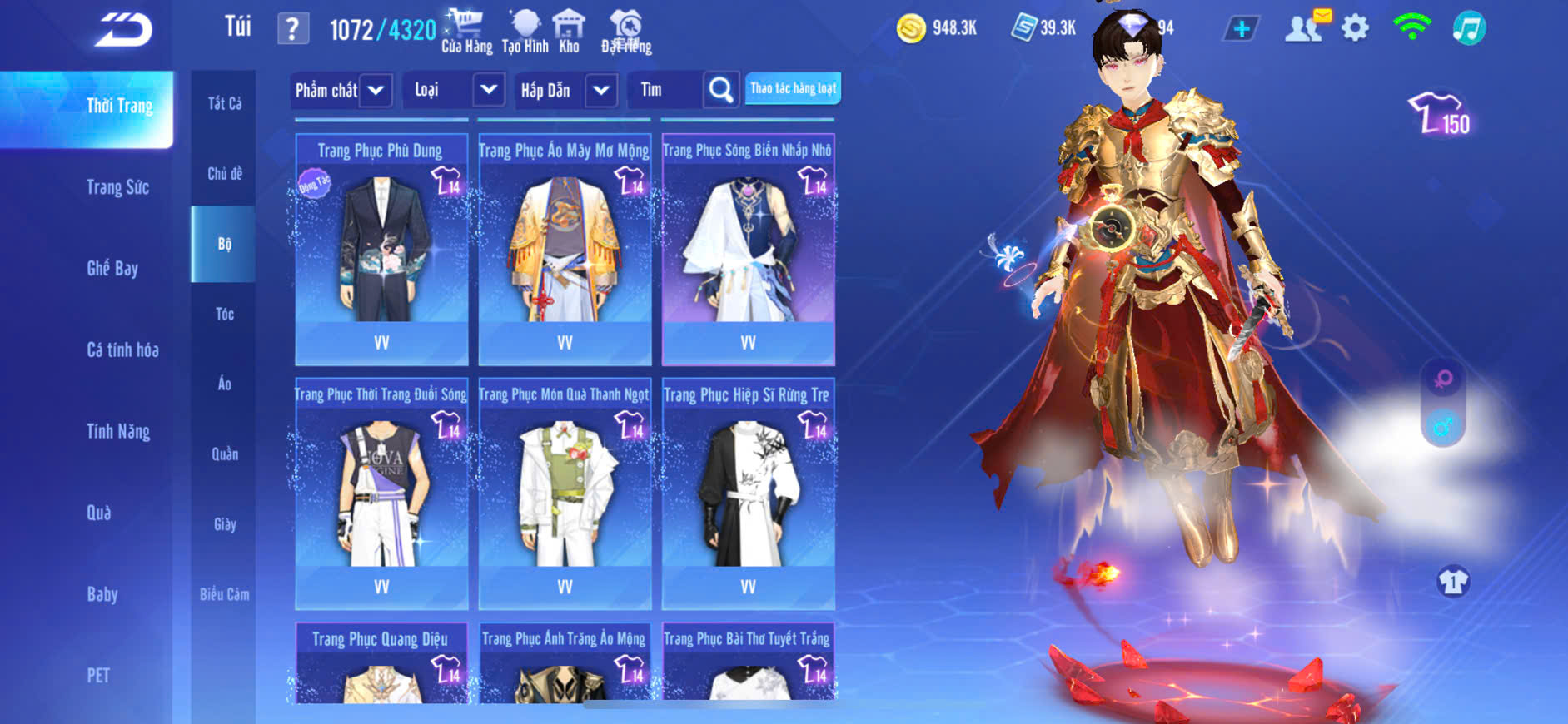Screen dimensions: 1568x724
Task: Expand the Loại filter dropdown
Action: [x=489, y=90]
